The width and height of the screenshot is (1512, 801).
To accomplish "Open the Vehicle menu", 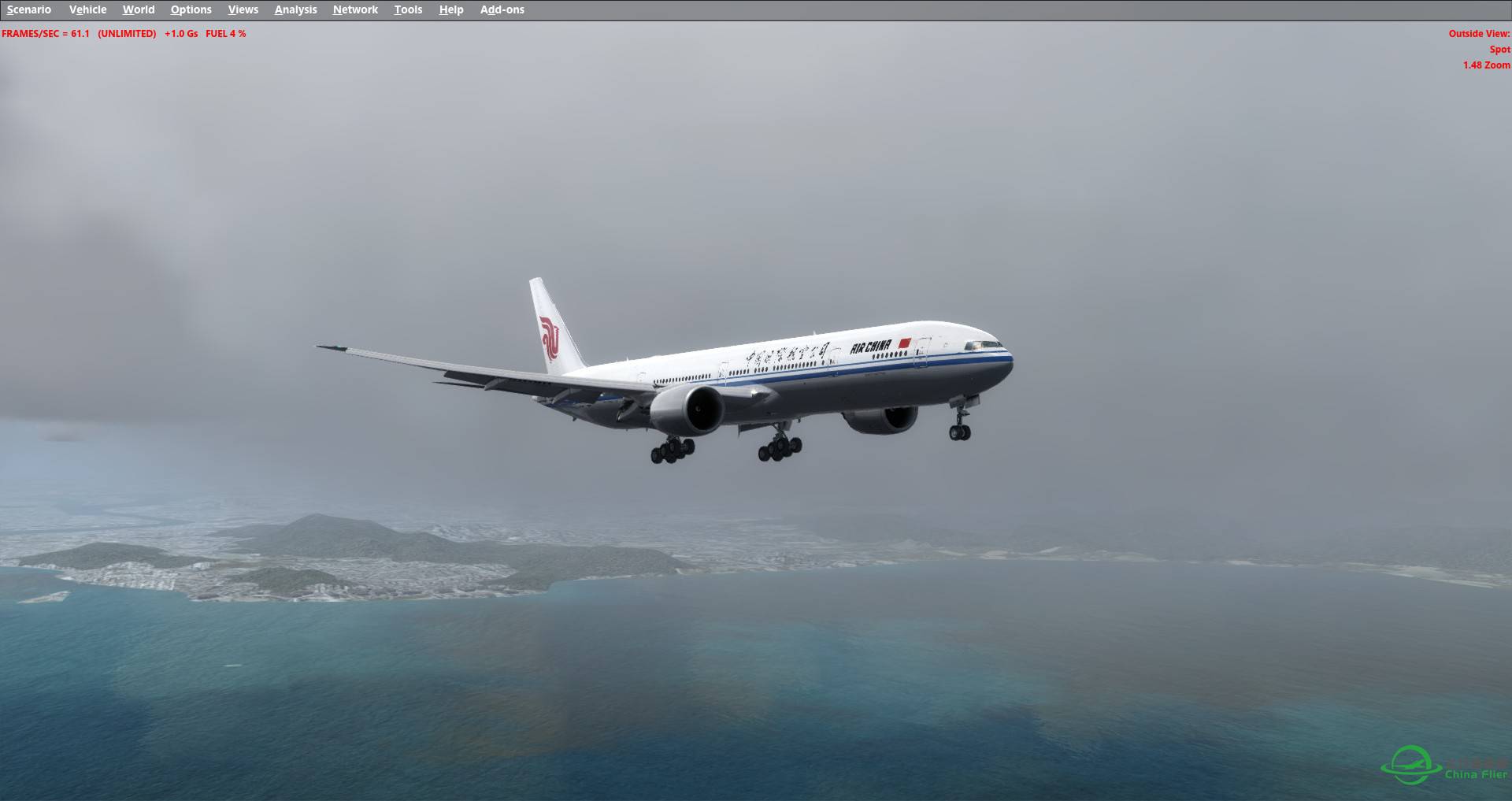I will tap(87, 9).
